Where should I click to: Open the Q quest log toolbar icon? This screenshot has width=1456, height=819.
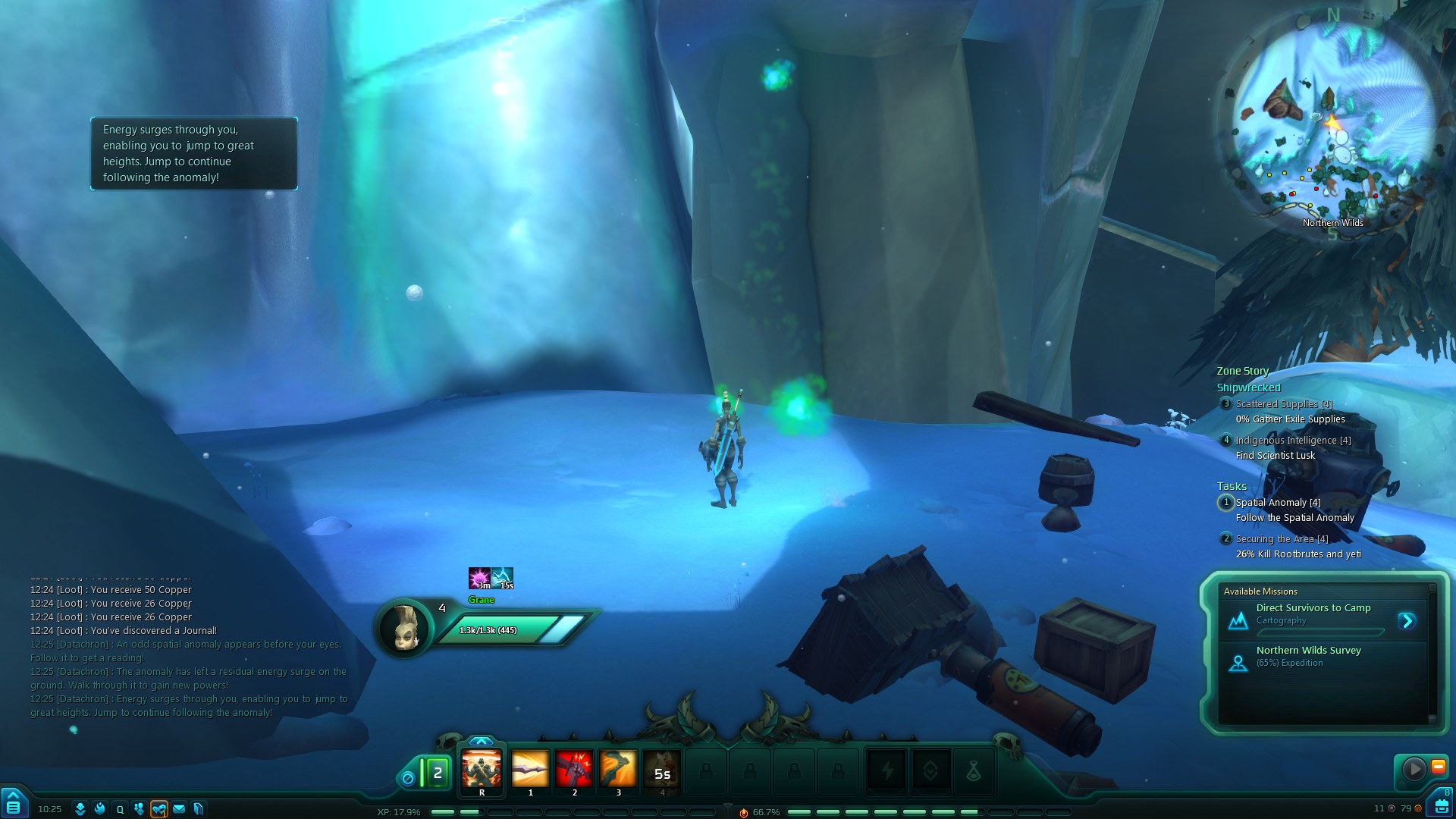120,809
